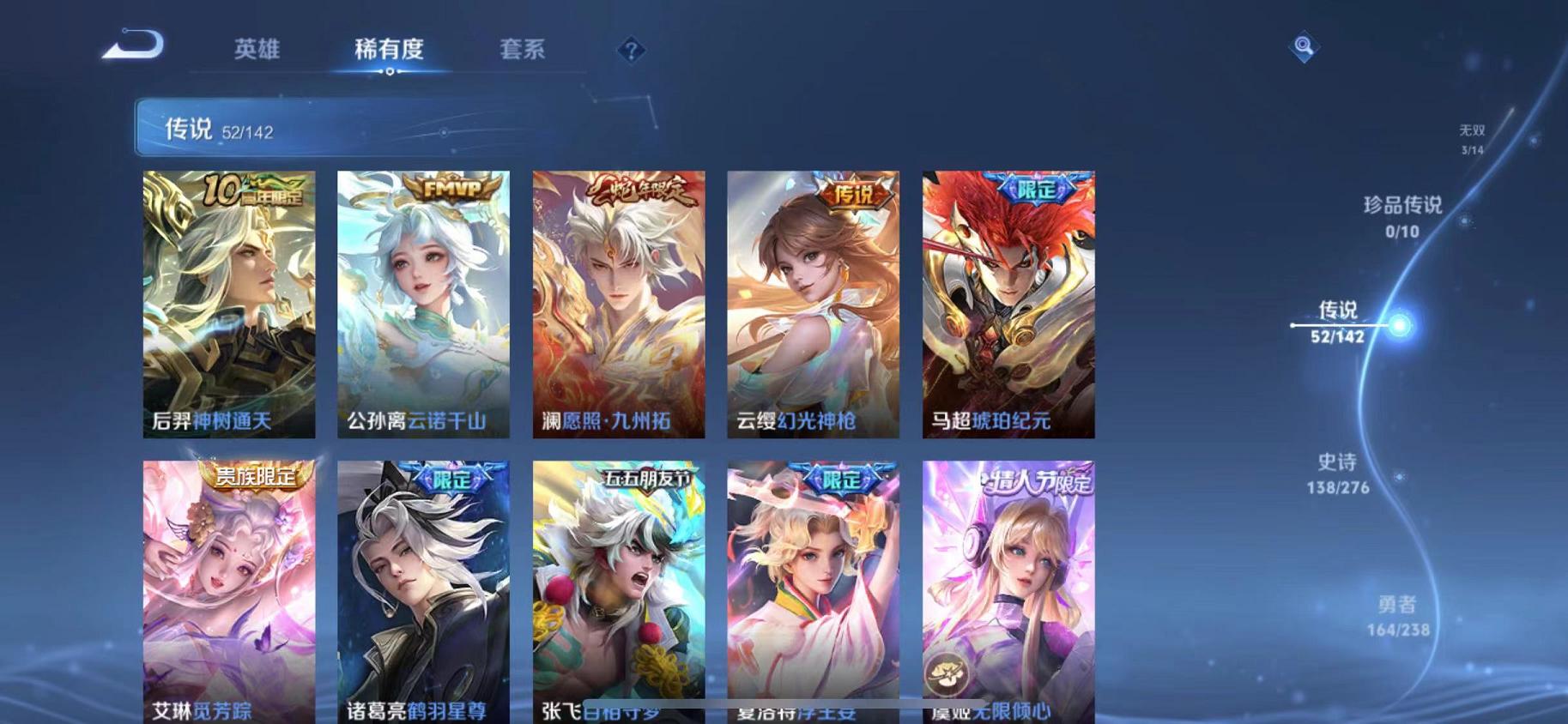Click the lotus badge icon on 虞姬's card
The width and height of the screenshot is (1568, 724).
[947, 672]
